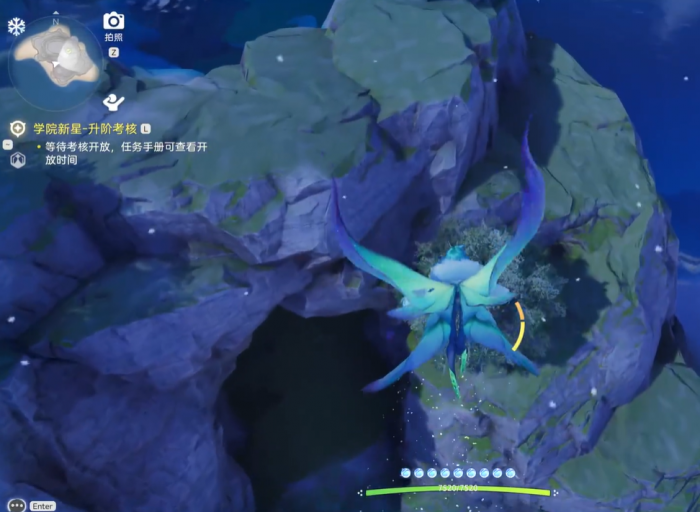Screen dimensions: 700x512
Task: Select the hexagon icon below quest marker
Action: [x=18, y=160]
